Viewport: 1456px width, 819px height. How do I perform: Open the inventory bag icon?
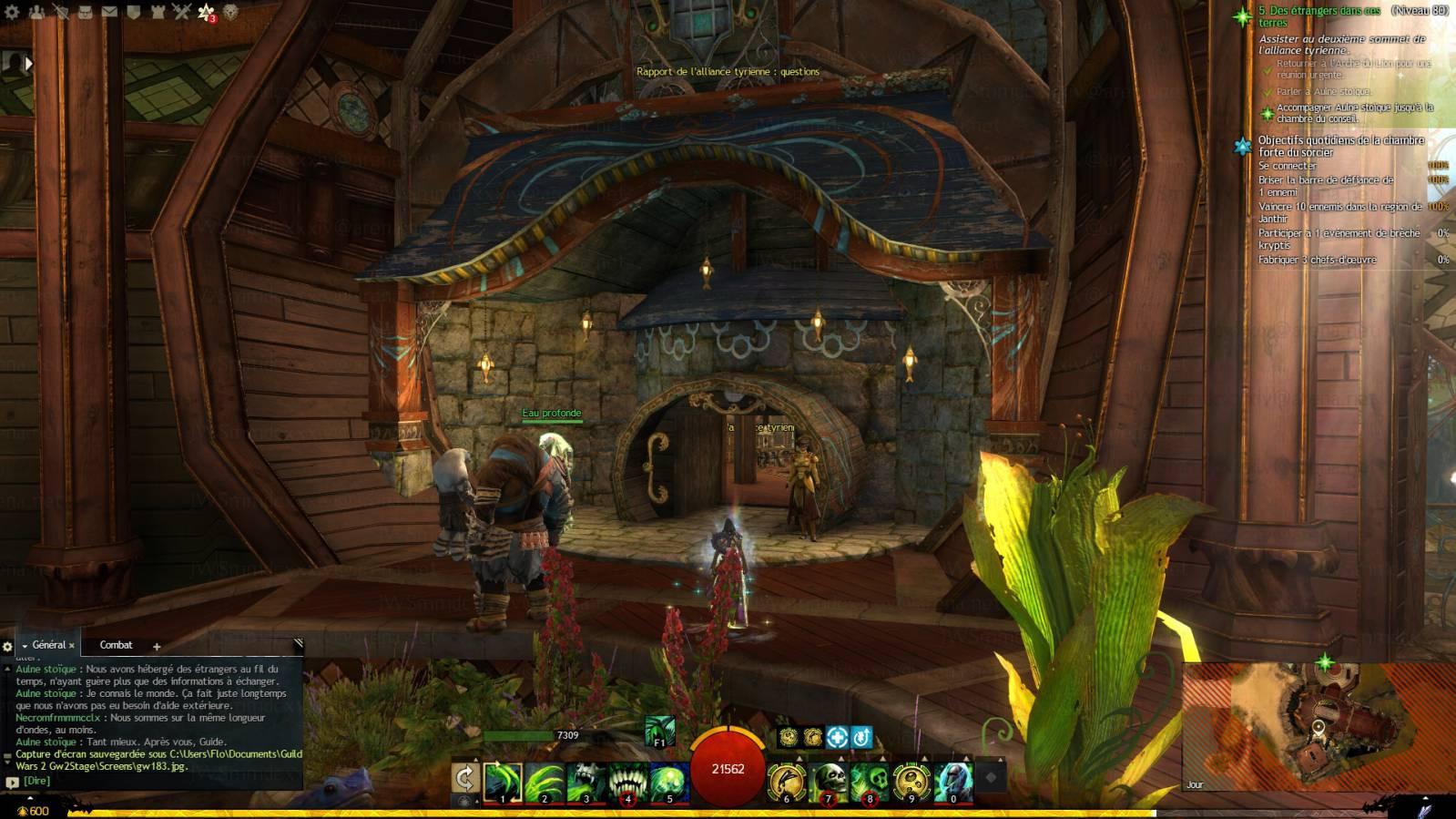[x=85, y=12]
